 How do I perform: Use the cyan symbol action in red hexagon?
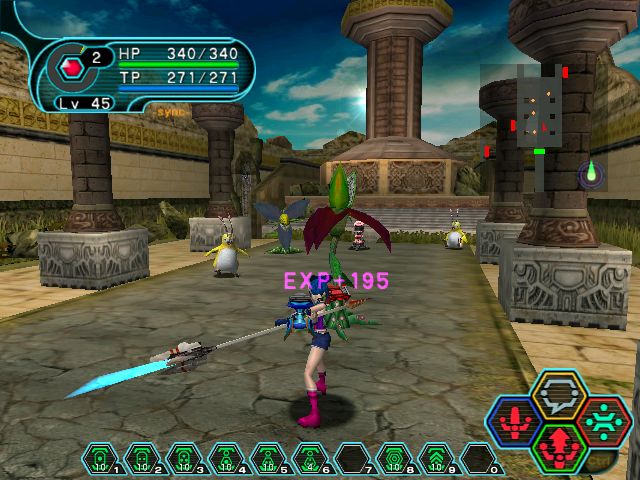coord(602,419)
